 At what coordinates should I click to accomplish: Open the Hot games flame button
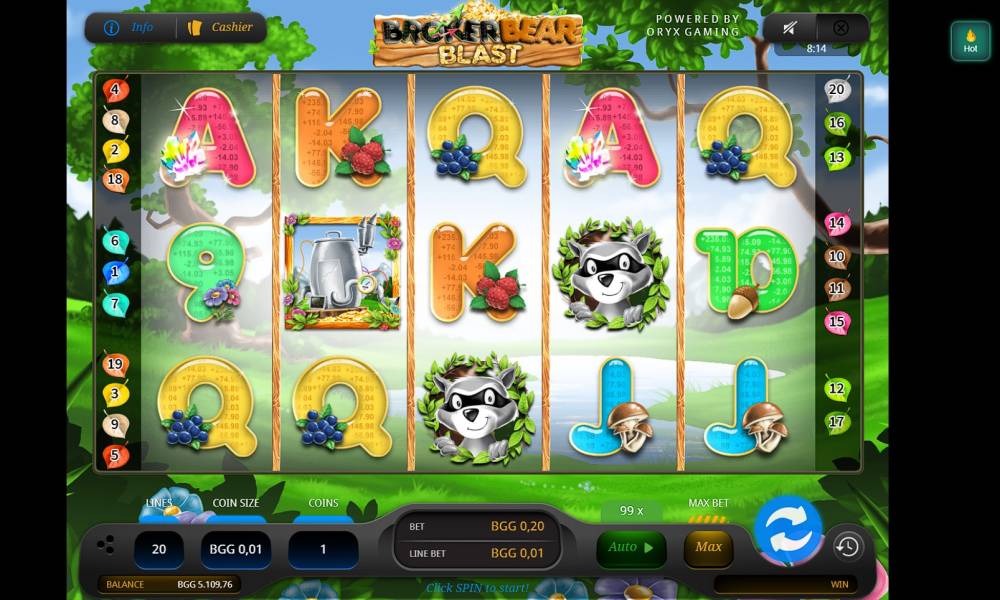tap(970, 41)
